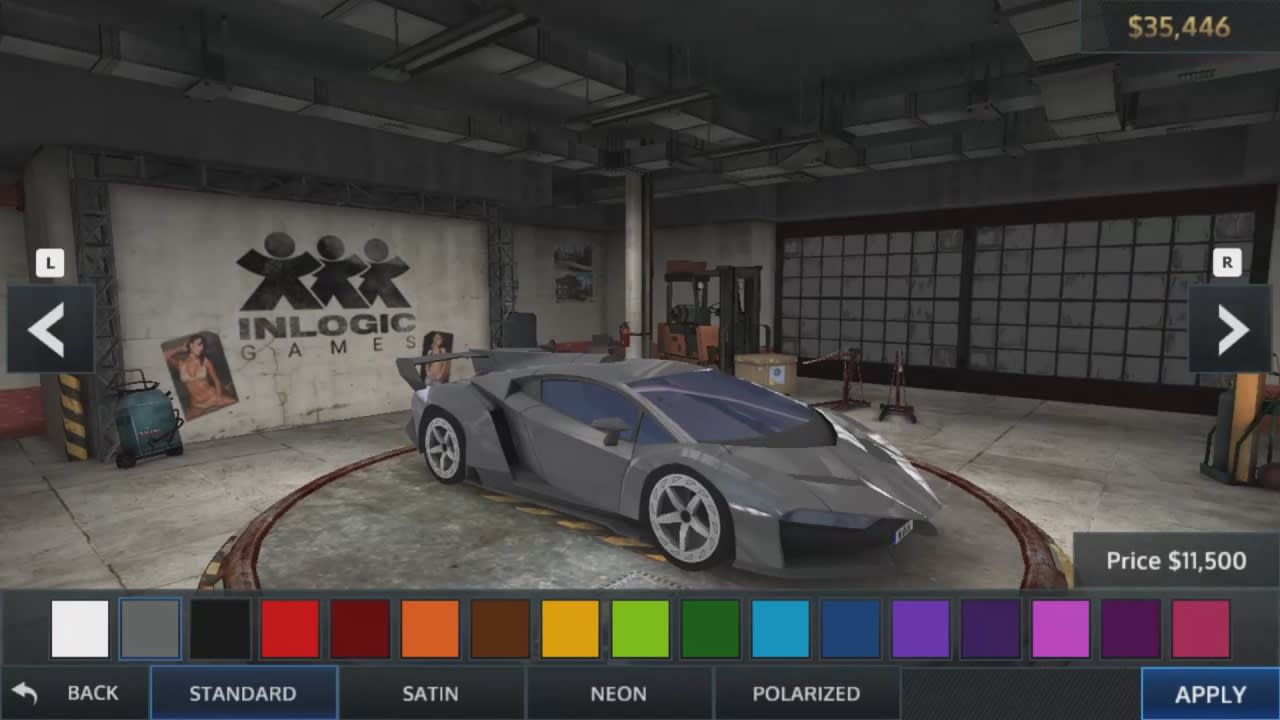Select the orange paint option

[x=430, y=630]
